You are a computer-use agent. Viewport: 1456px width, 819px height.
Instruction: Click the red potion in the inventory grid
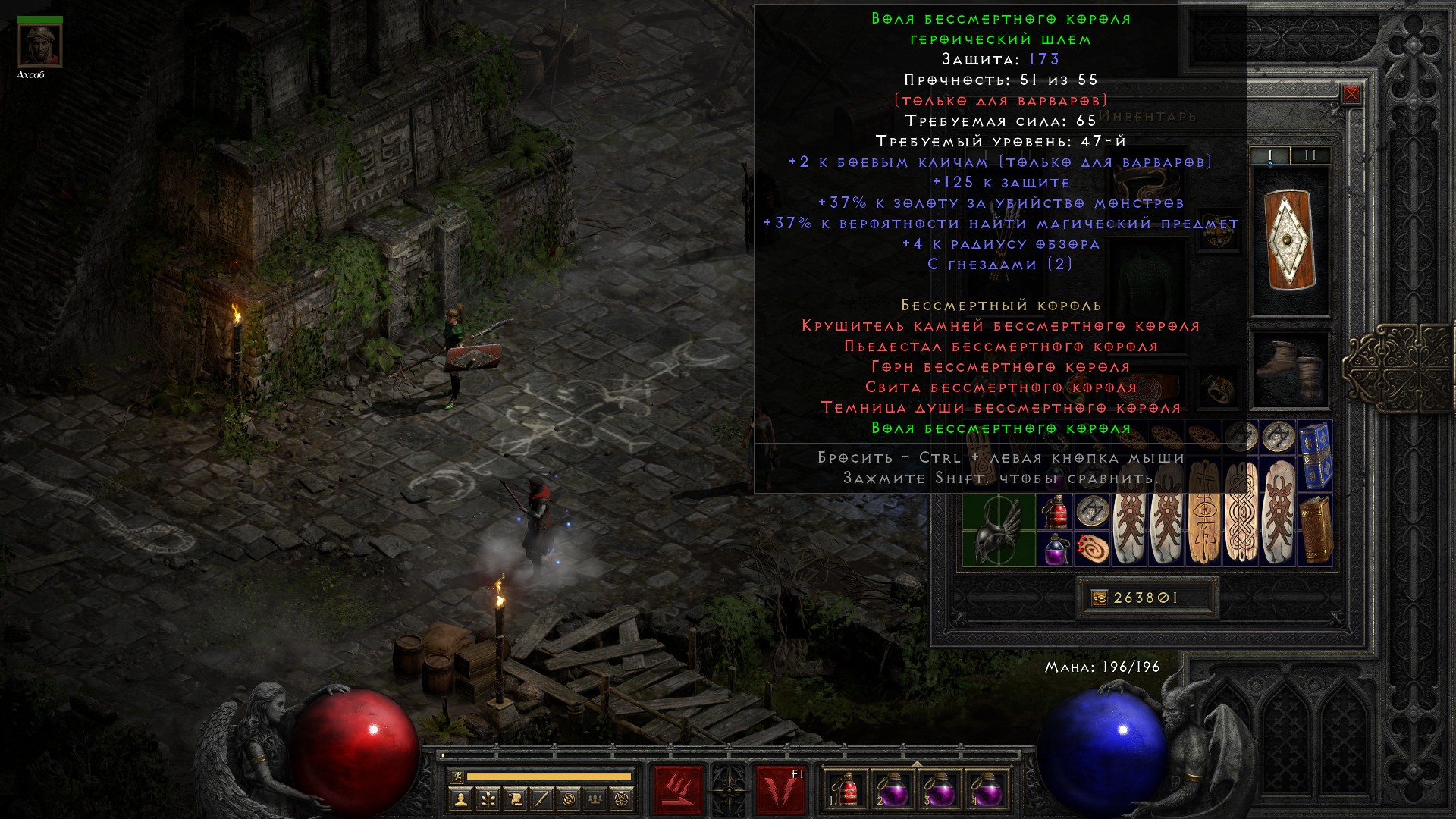point(1055,512)
